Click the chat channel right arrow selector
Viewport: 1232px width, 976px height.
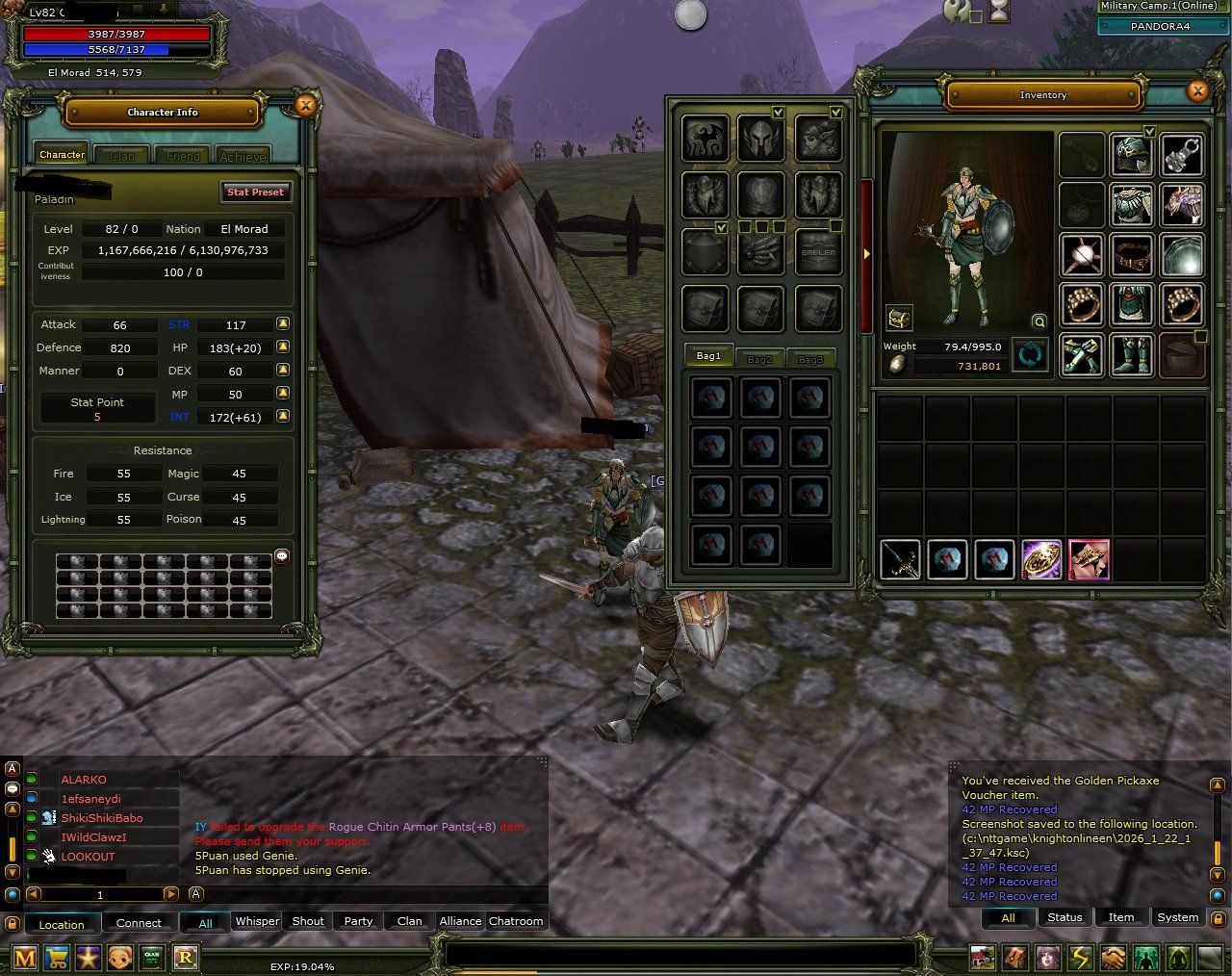coord(171,894)
